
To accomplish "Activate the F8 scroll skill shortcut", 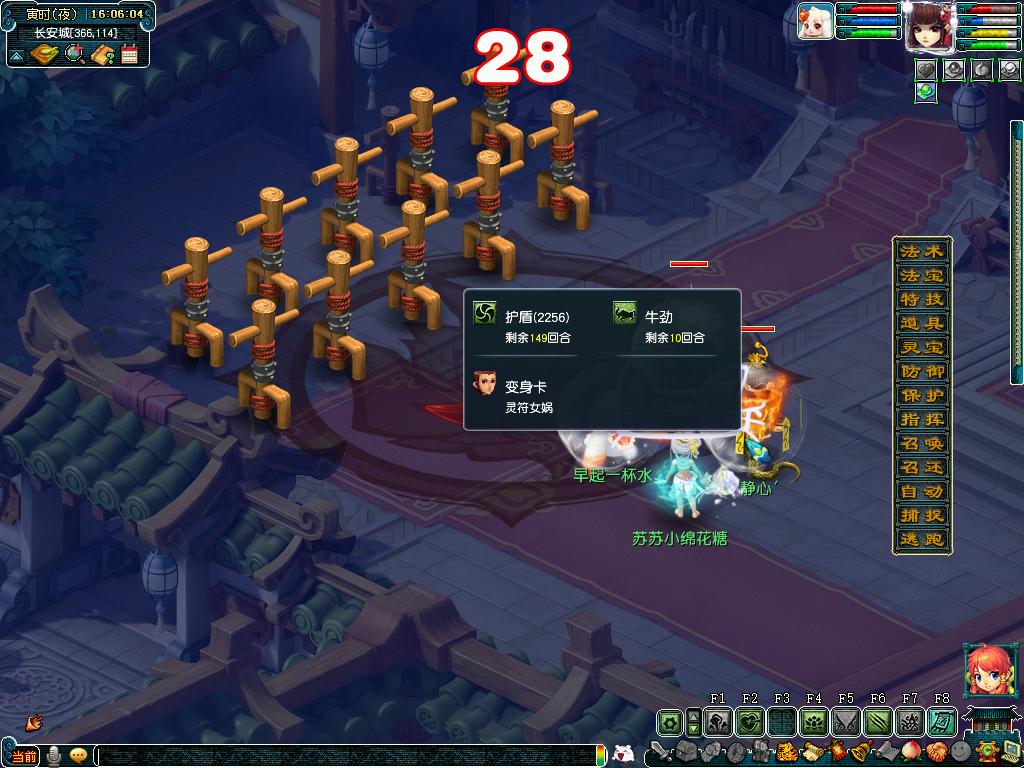I will 941,722.
